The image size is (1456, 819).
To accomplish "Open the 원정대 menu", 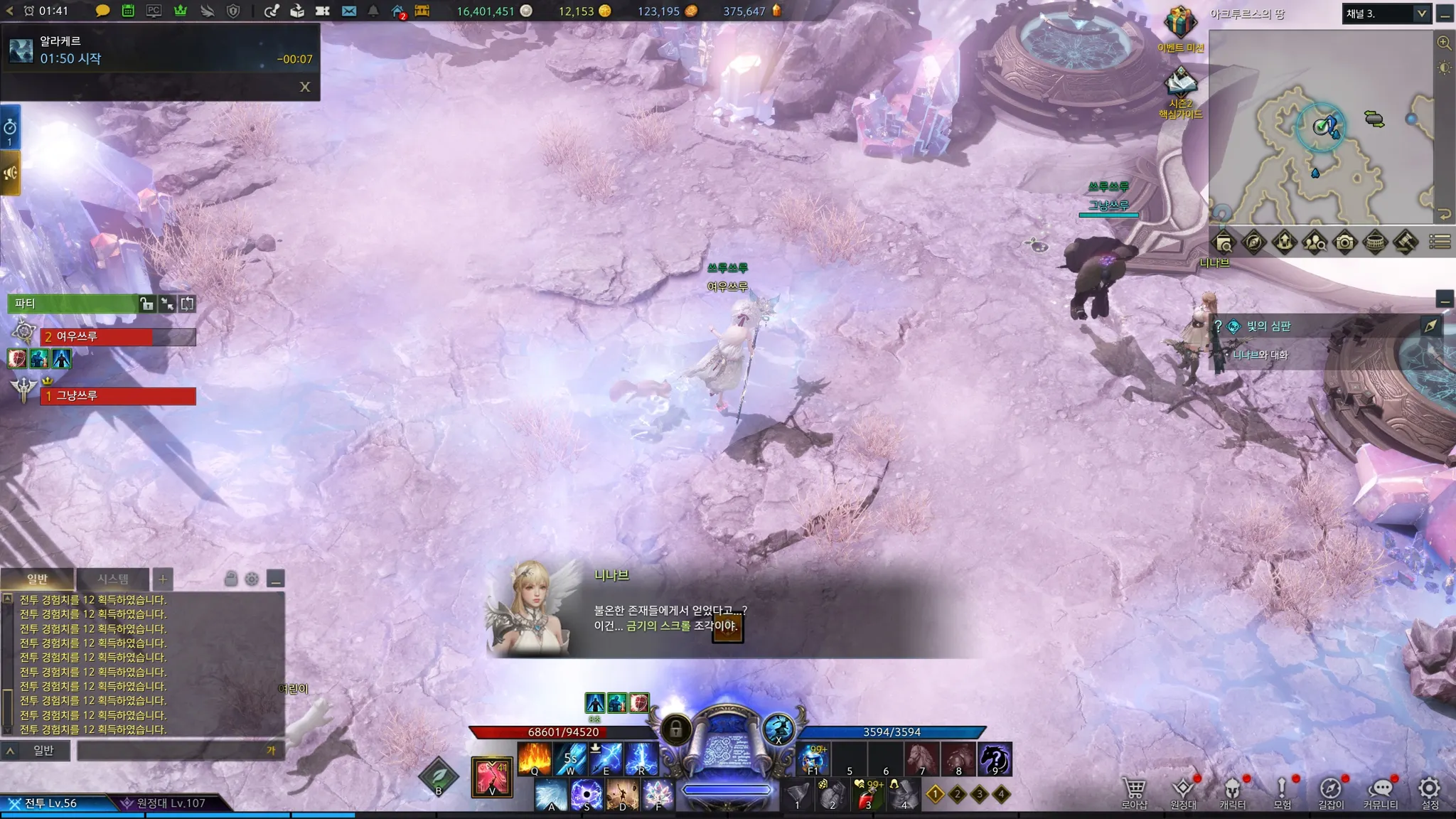I will click(x=1183, y=791).
